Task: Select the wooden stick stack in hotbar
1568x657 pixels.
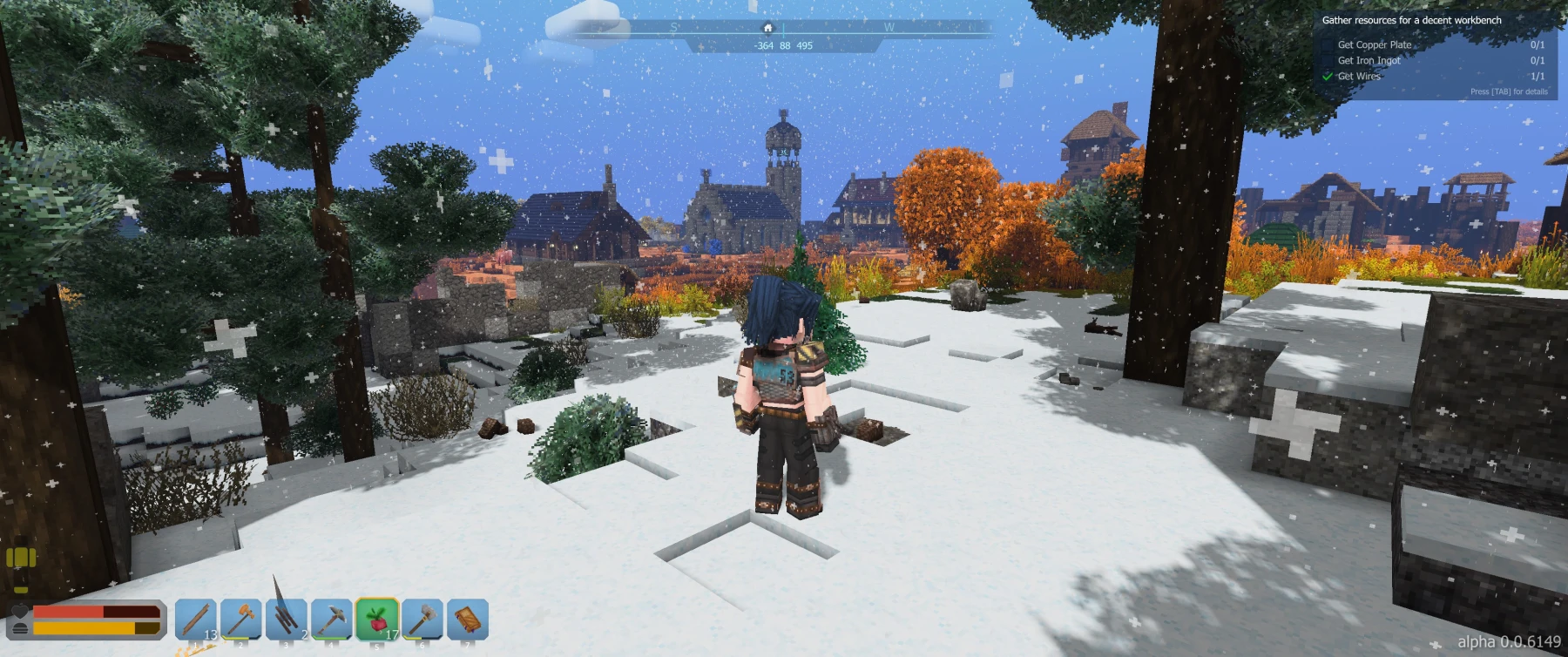Action: (196, 620)
